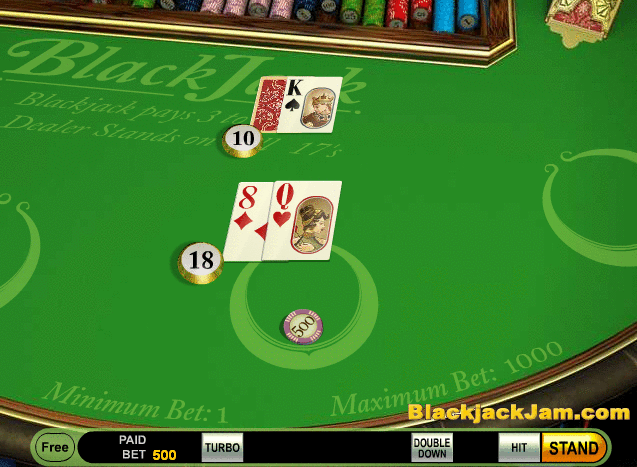Click the green Free button
637x467 pixels.
pyautogui.click(x=55, y=447)
